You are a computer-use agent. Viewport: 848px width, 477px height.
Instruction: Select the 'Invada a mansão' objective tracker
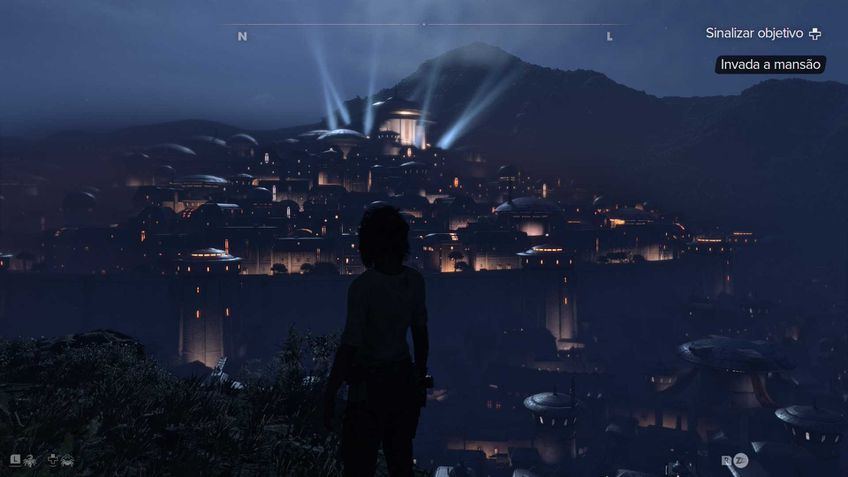click(770, 64)
